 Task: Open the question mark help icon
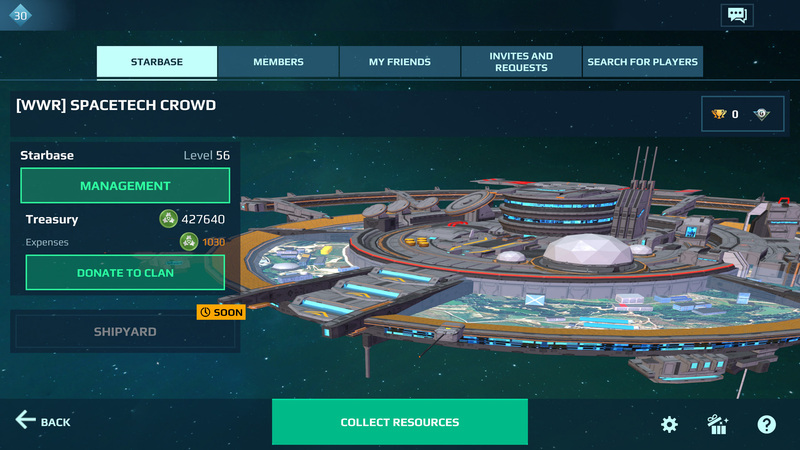tap(766, 424)
